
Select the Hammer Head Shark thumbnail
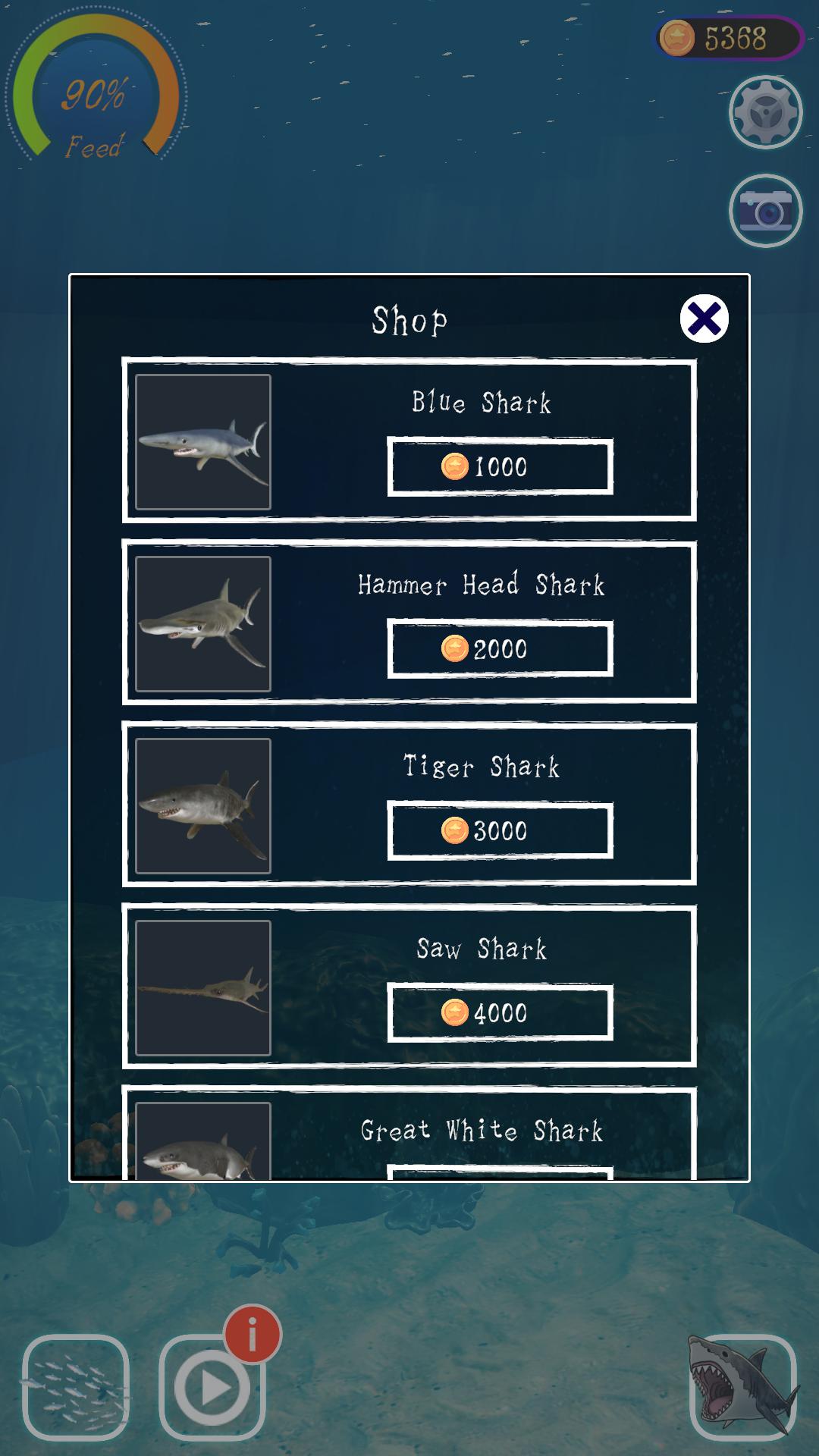click(203, 623)
